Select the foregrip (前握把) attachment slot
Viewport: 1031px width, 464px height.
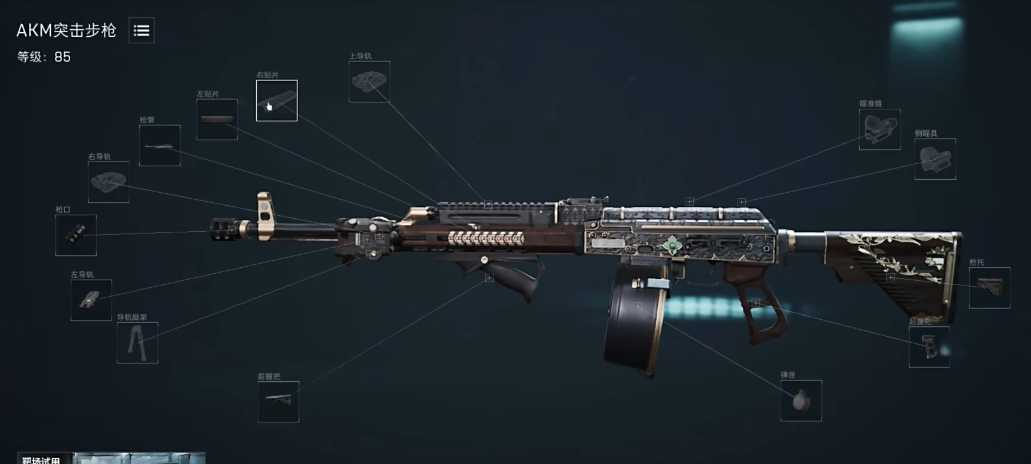(x=278, y=401)
